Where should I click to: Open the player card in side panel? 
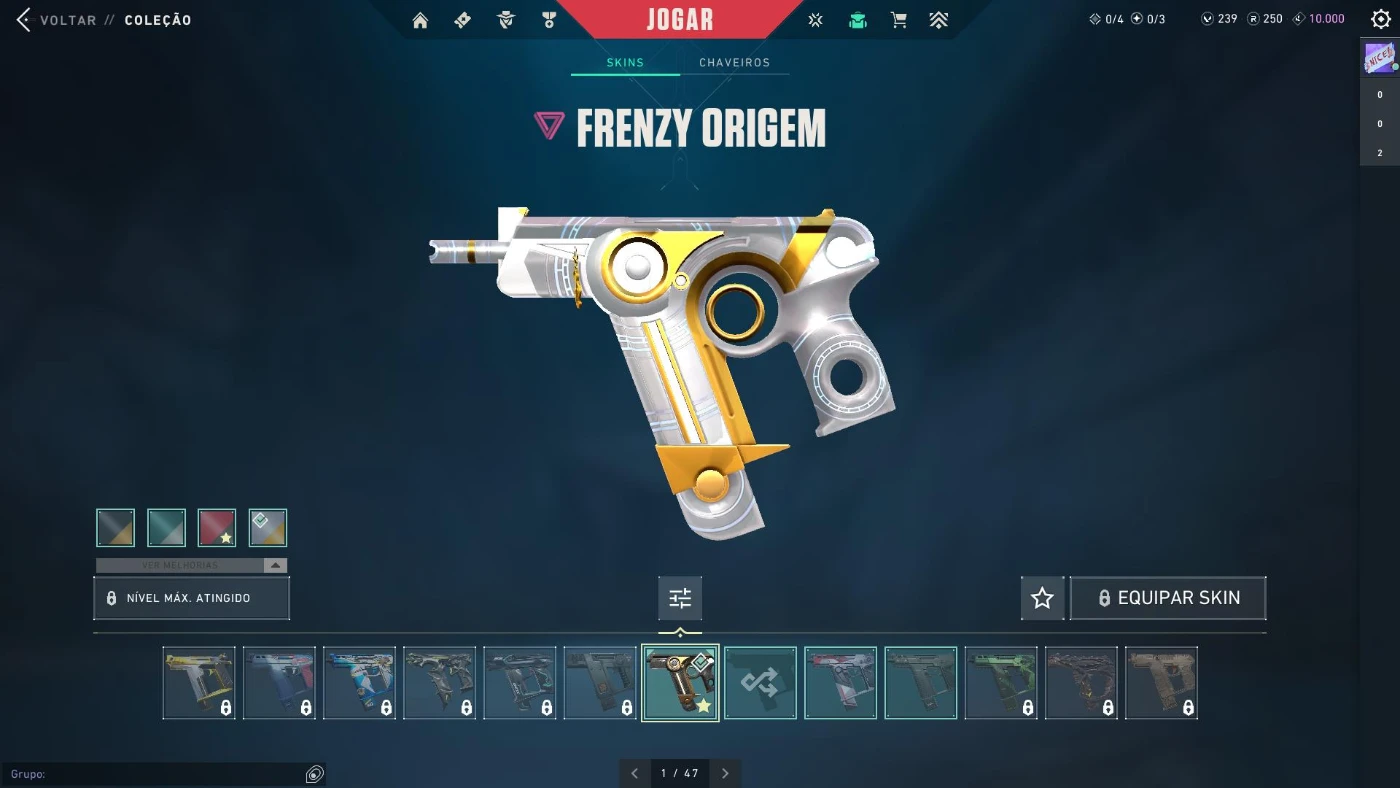[x=1380, y=58]
